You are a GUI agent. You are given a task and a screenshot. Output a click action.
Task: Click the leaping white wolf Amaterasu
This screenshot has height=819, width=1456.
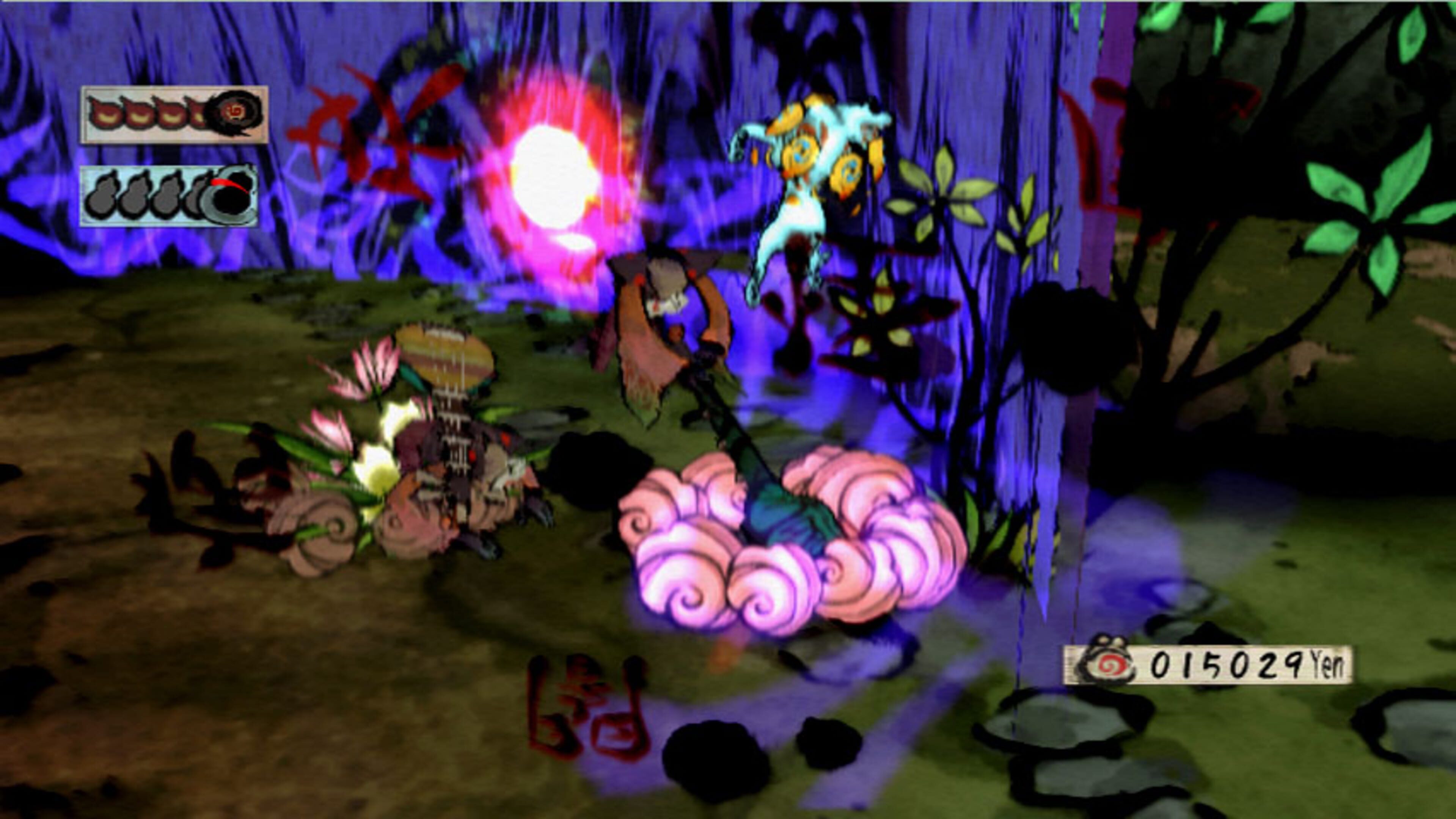(x=808, y=187)
